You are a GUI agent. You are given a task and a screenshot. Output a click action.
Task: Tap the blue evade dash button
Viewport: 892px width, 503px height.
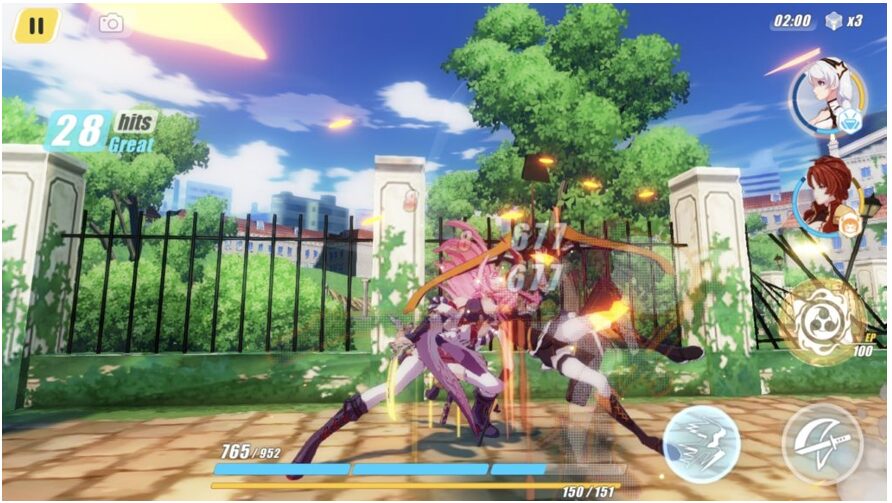pyautogui.click(x=701, y=443)
